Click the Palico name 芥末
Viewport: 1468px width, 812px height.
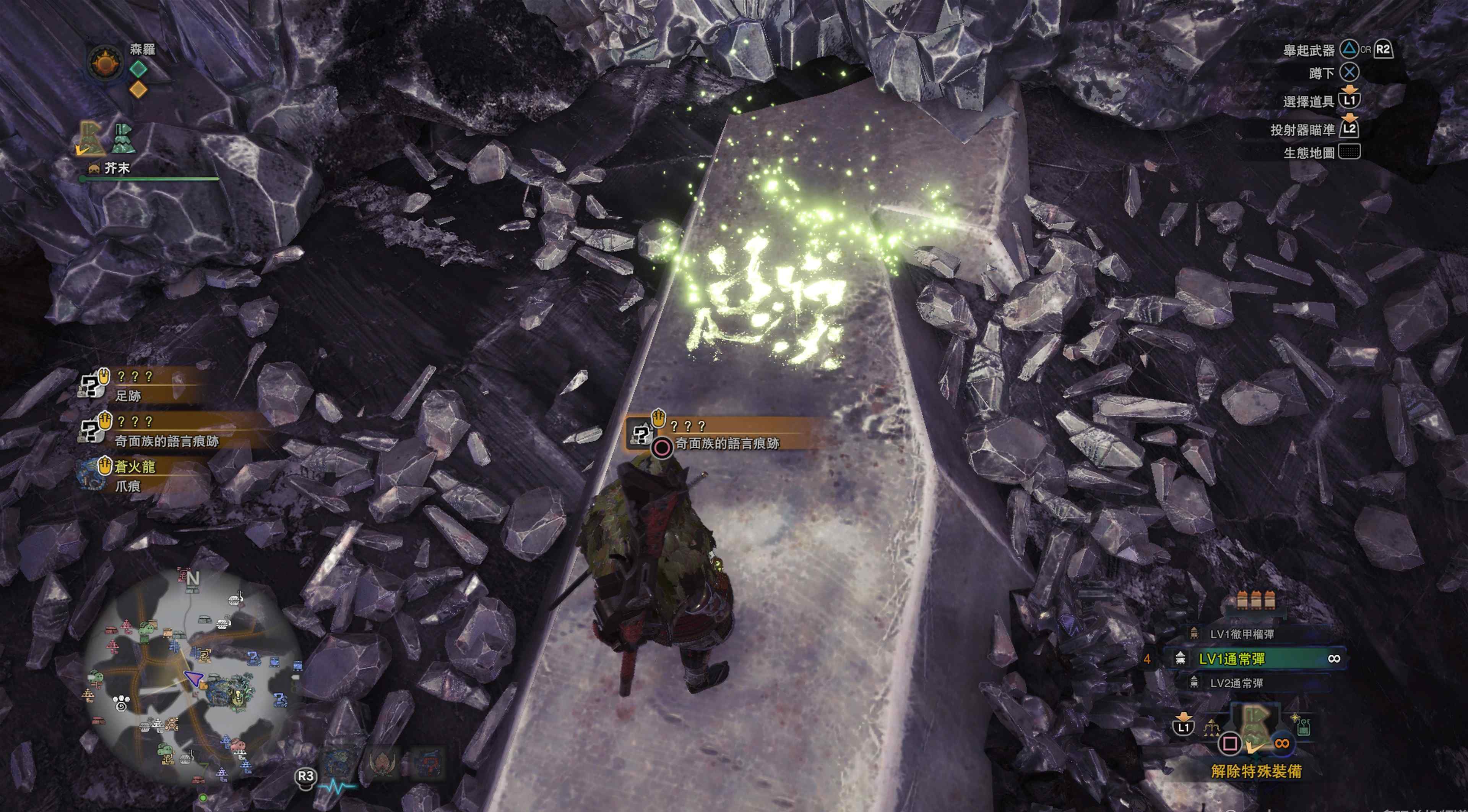[x=117, y=168]
